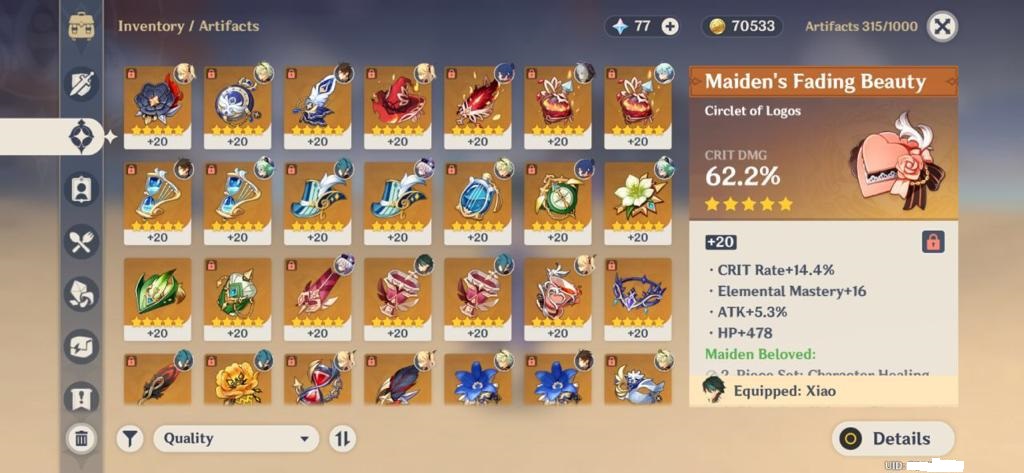Switch to the Weapons inventory tab
The width and height of the screenshot is (1024, 473).
click(81, 83)
